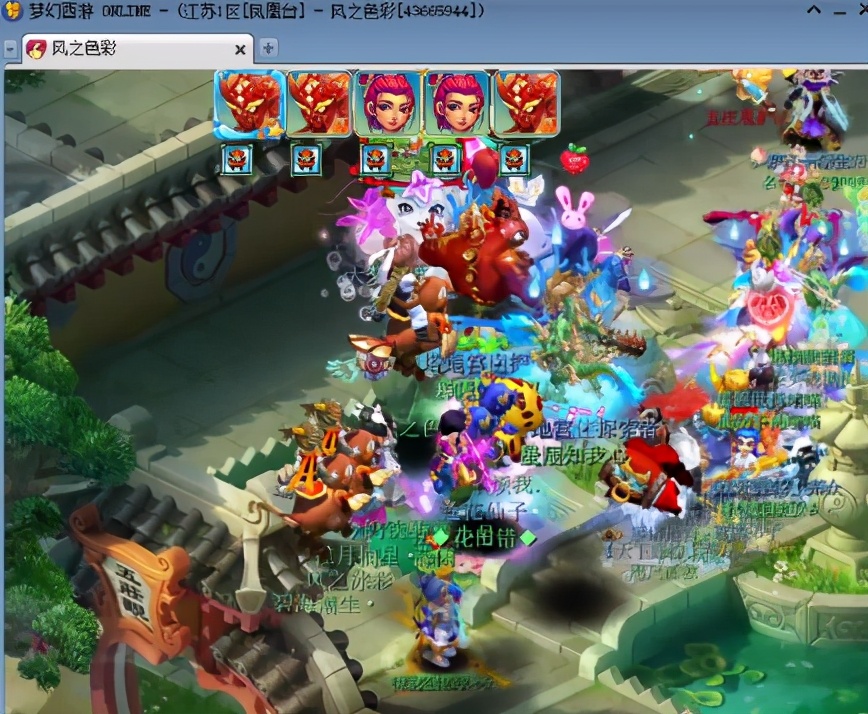The image size is (868, 714).
Task: Close the 风之色彩 tab
Action: pos(240,49)
